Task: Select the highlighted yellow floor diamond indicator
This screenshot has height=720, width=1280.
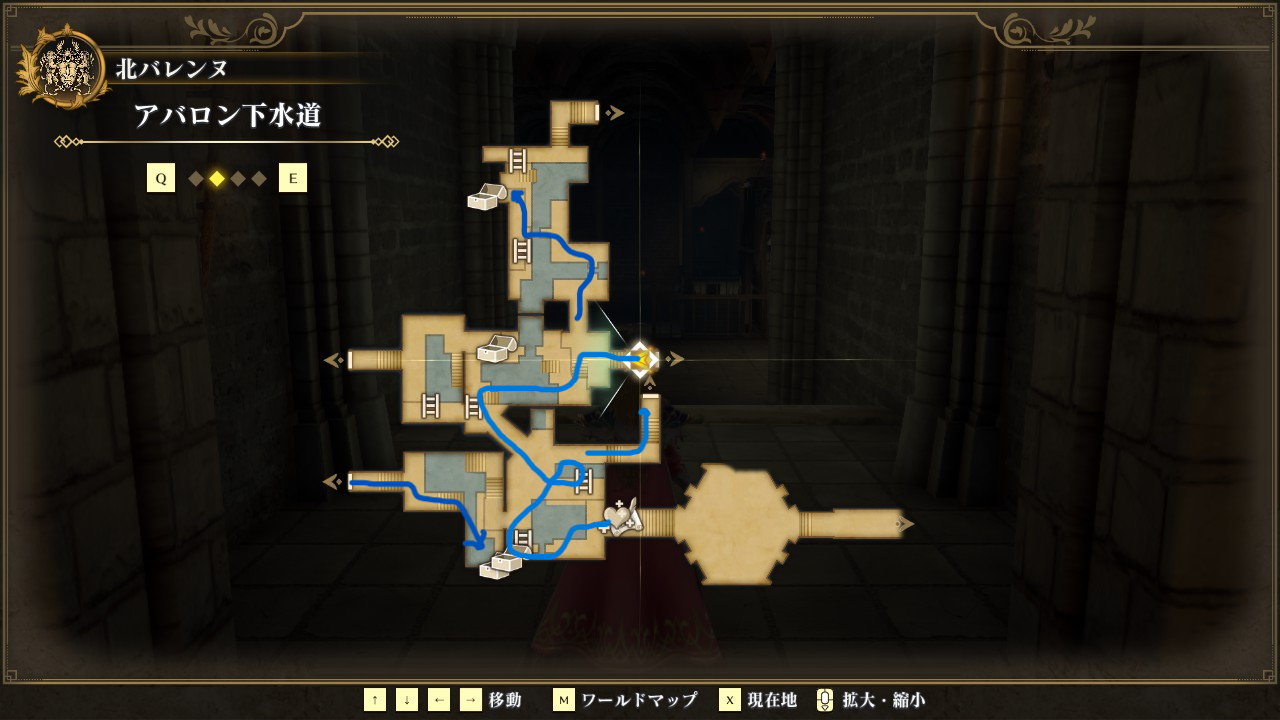Action: [x=217, y=179]
